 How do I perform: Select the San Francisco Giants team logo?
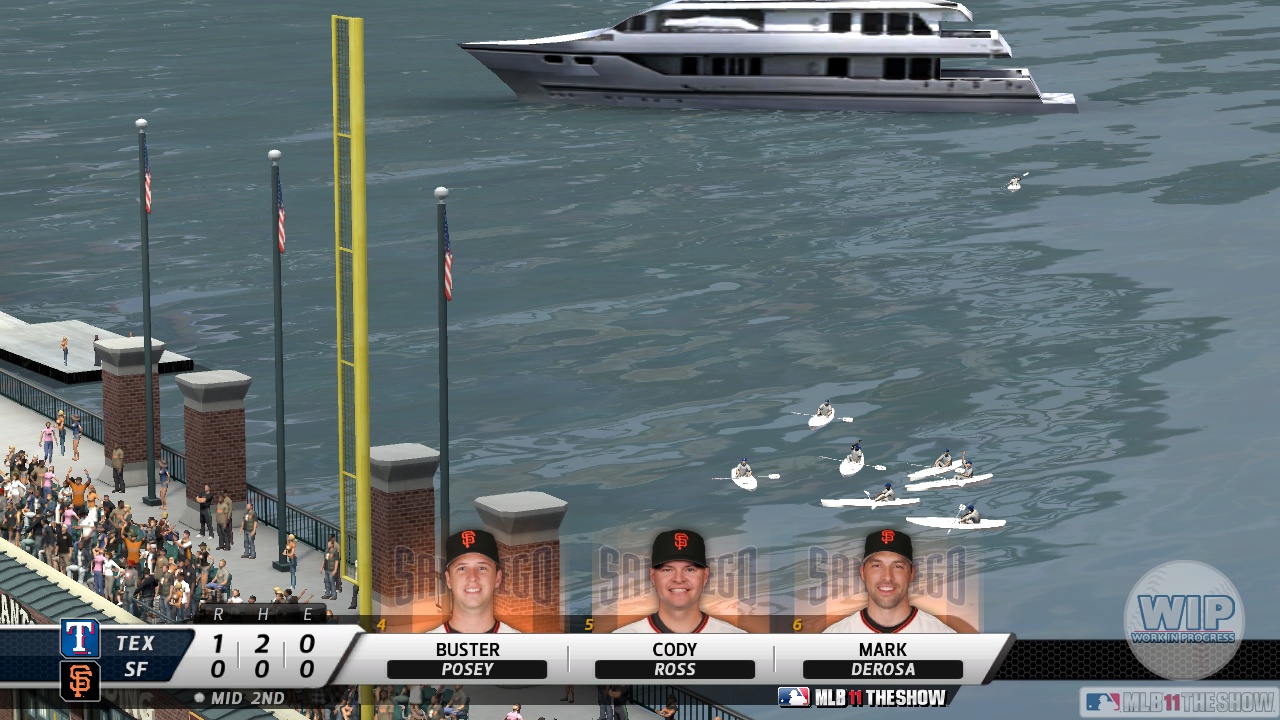[x=80, y=680]
